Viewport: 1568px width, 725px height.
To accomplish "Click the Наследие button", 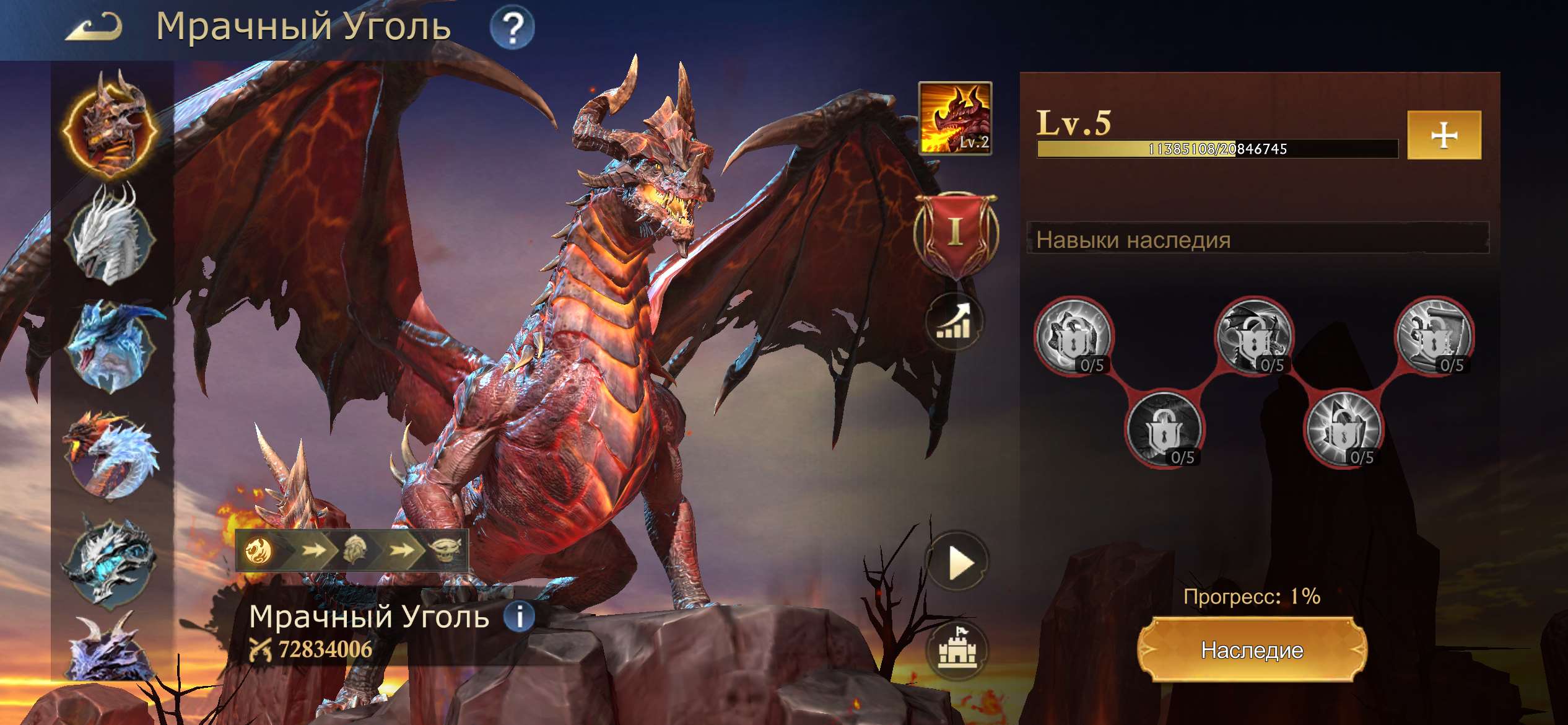I will point(1252,650).
